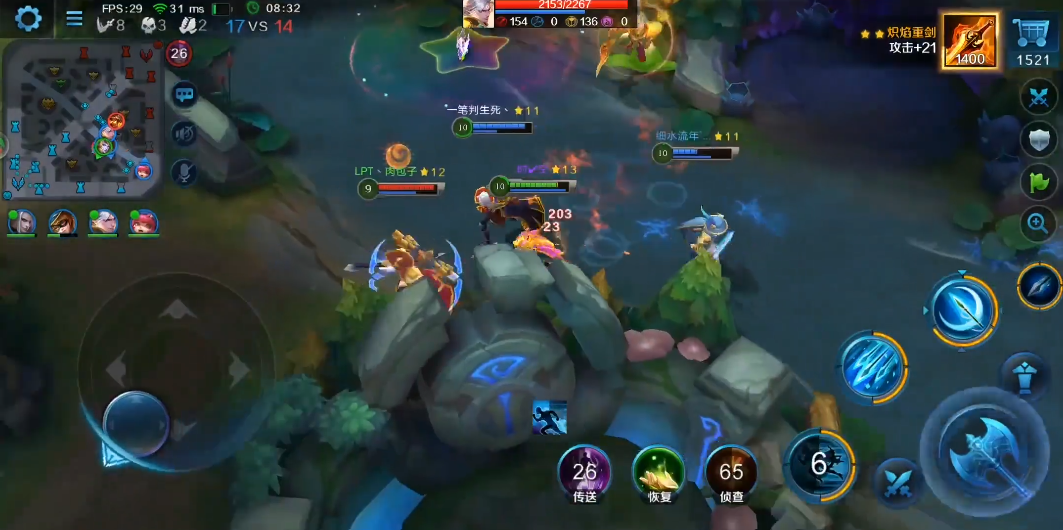
Task: Send the green flag gather signal
Action: [x=1038, y=182]
